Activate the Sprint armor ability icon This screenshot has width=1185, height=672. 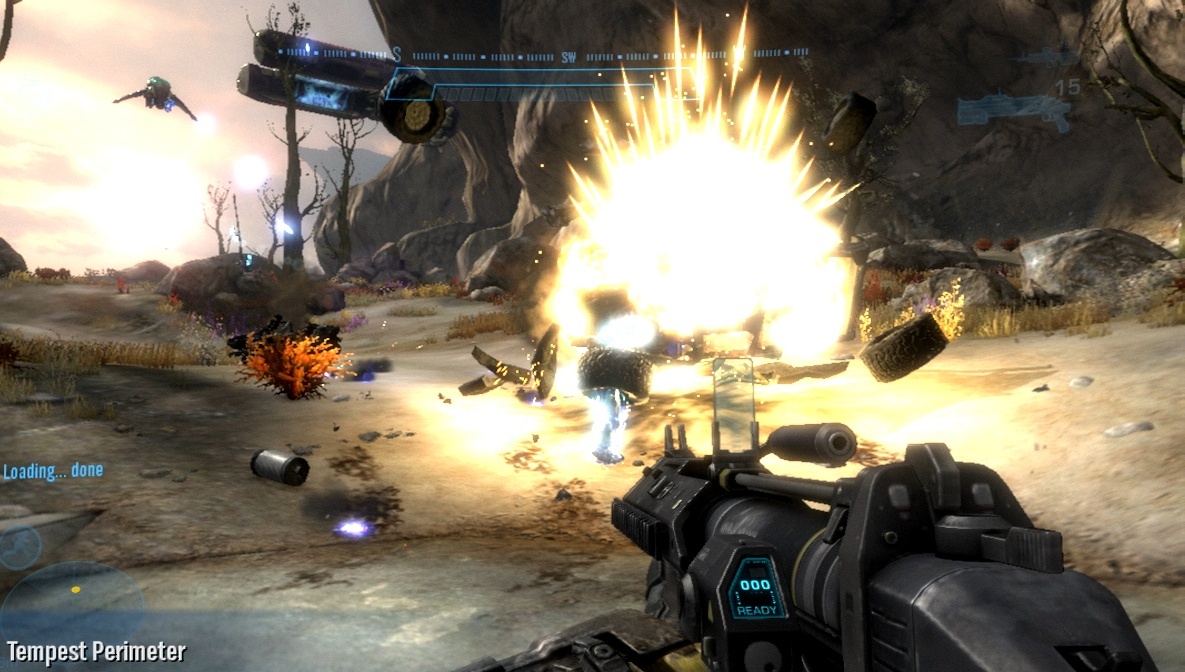point(20,547)
